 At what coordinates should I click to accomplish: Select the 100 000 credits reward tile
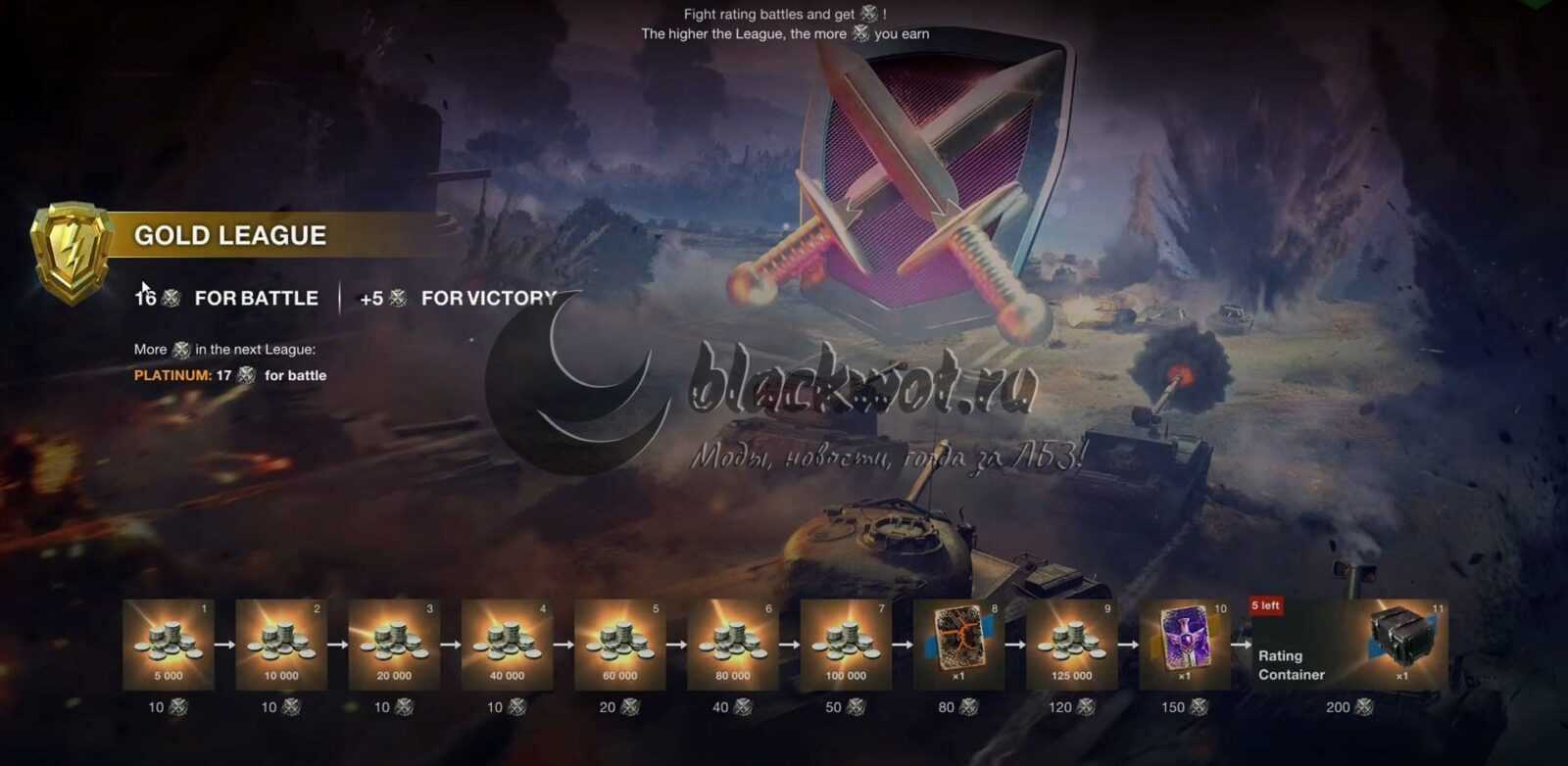[846, 645]
